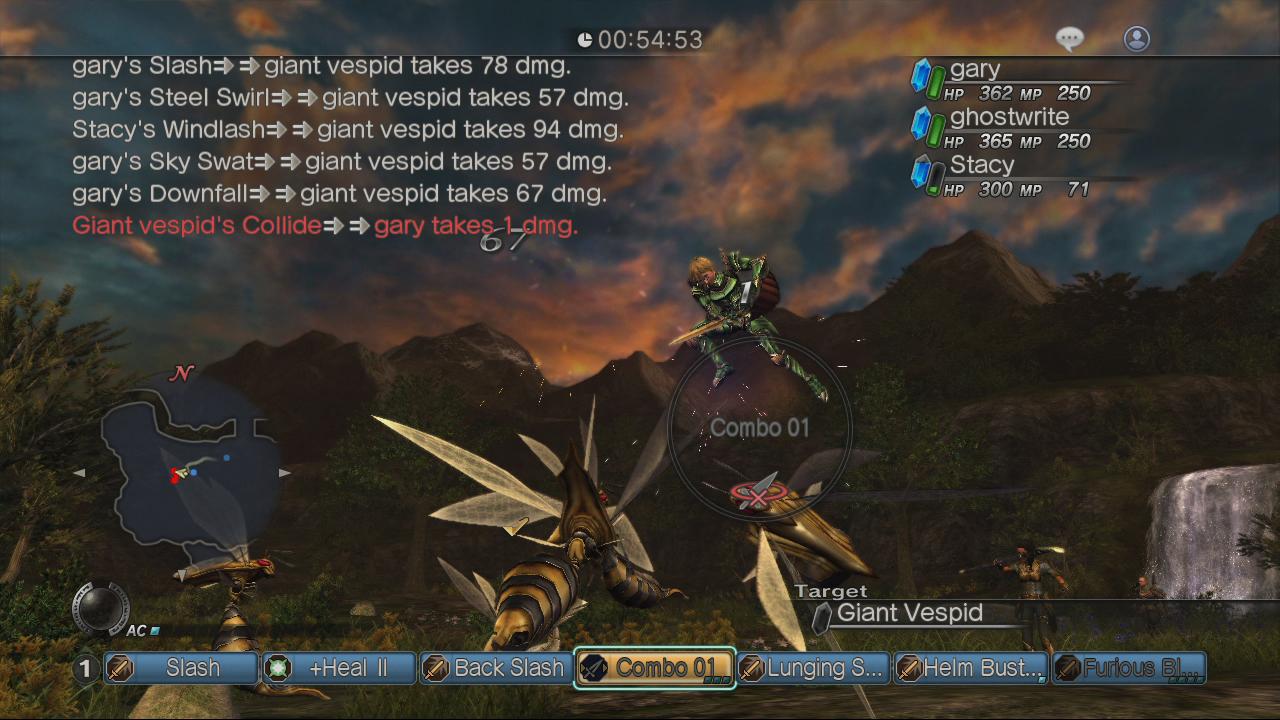
Task: Select Giant Vespid target name
Action: 912,613
